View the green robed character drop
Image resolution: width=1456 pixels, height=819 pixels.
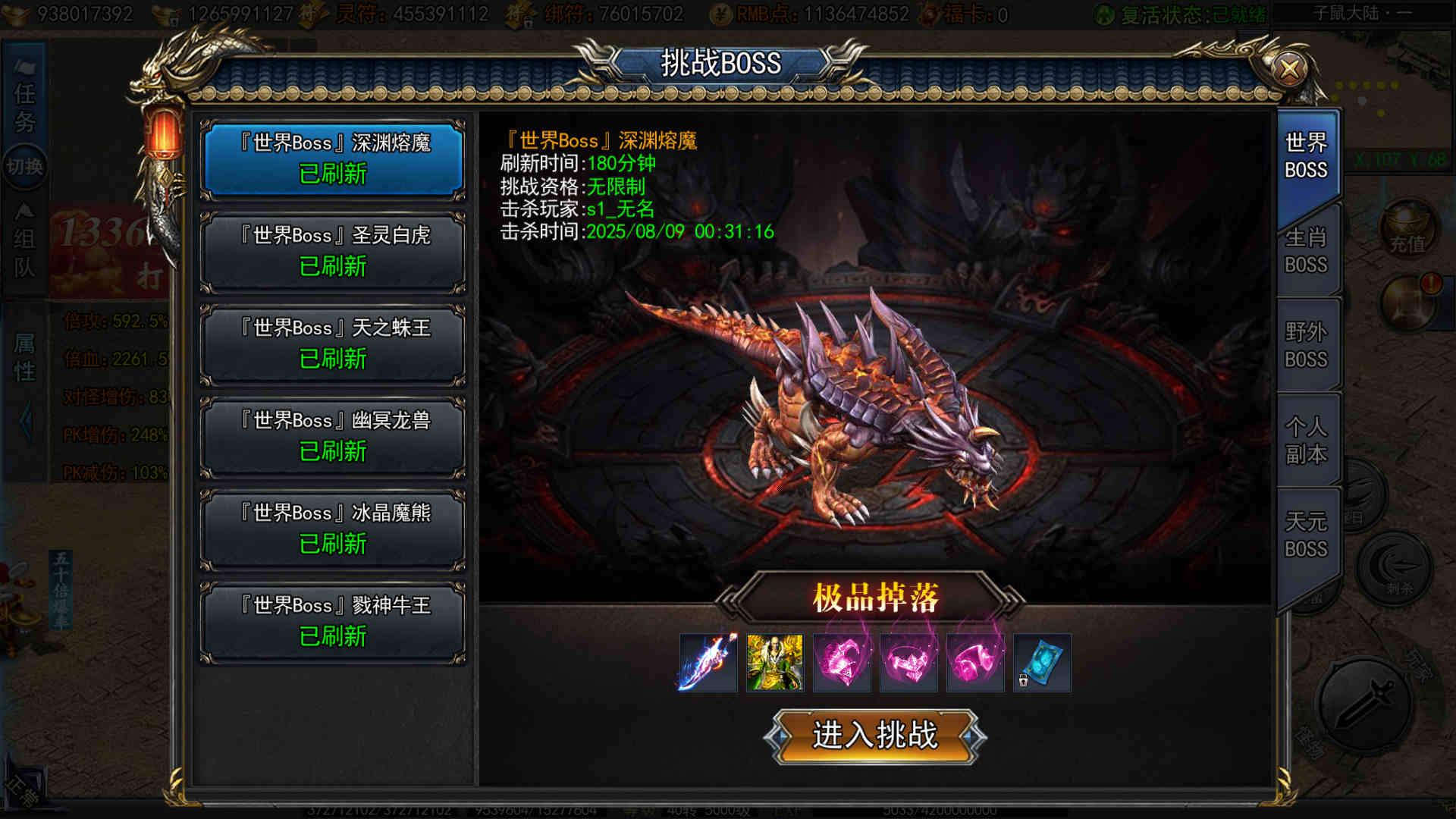pyautogui.click(x=774, y=663)
